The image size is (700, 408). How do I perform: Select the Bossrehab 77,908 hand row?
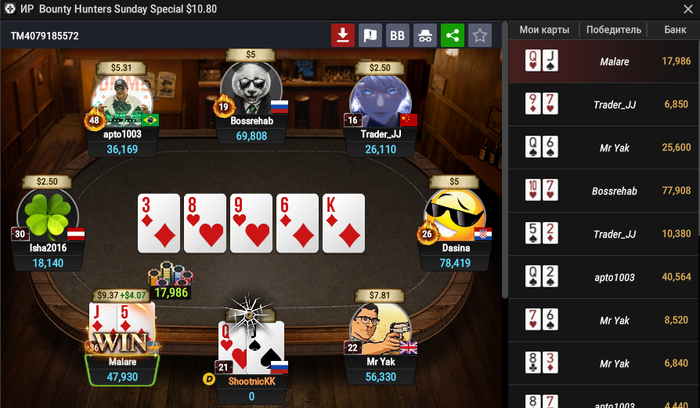pyautogui.click(x=604, y=190)
